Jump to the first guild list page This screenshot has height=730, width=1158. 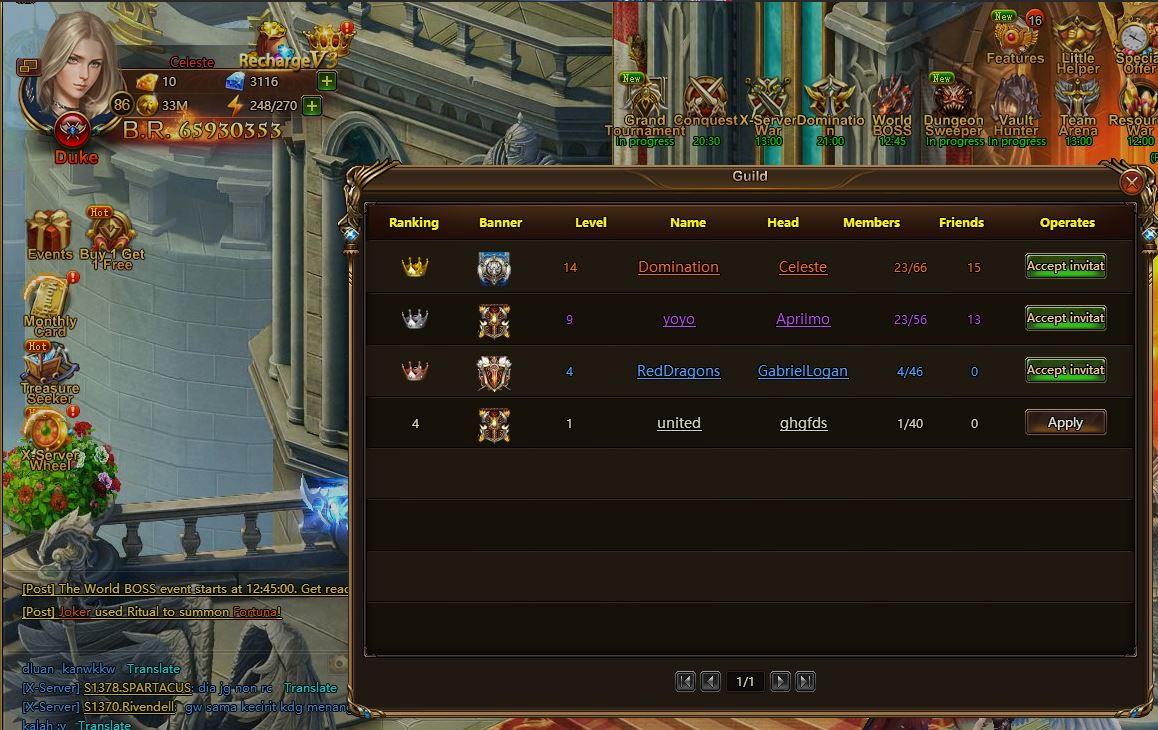685,682
